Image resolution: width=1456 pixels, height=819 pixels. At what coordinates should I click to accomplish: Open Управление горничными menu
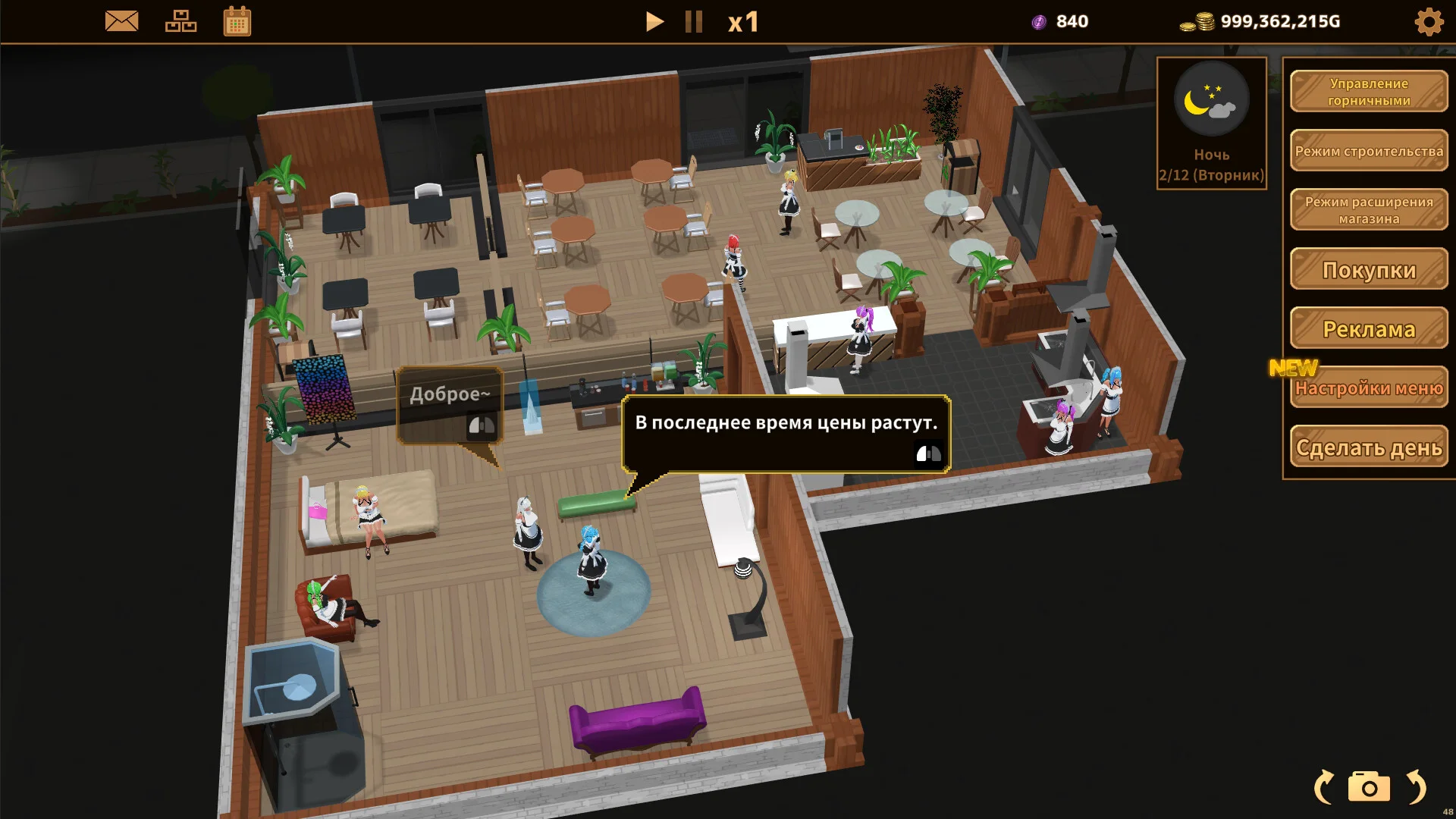coord(1369,92)
